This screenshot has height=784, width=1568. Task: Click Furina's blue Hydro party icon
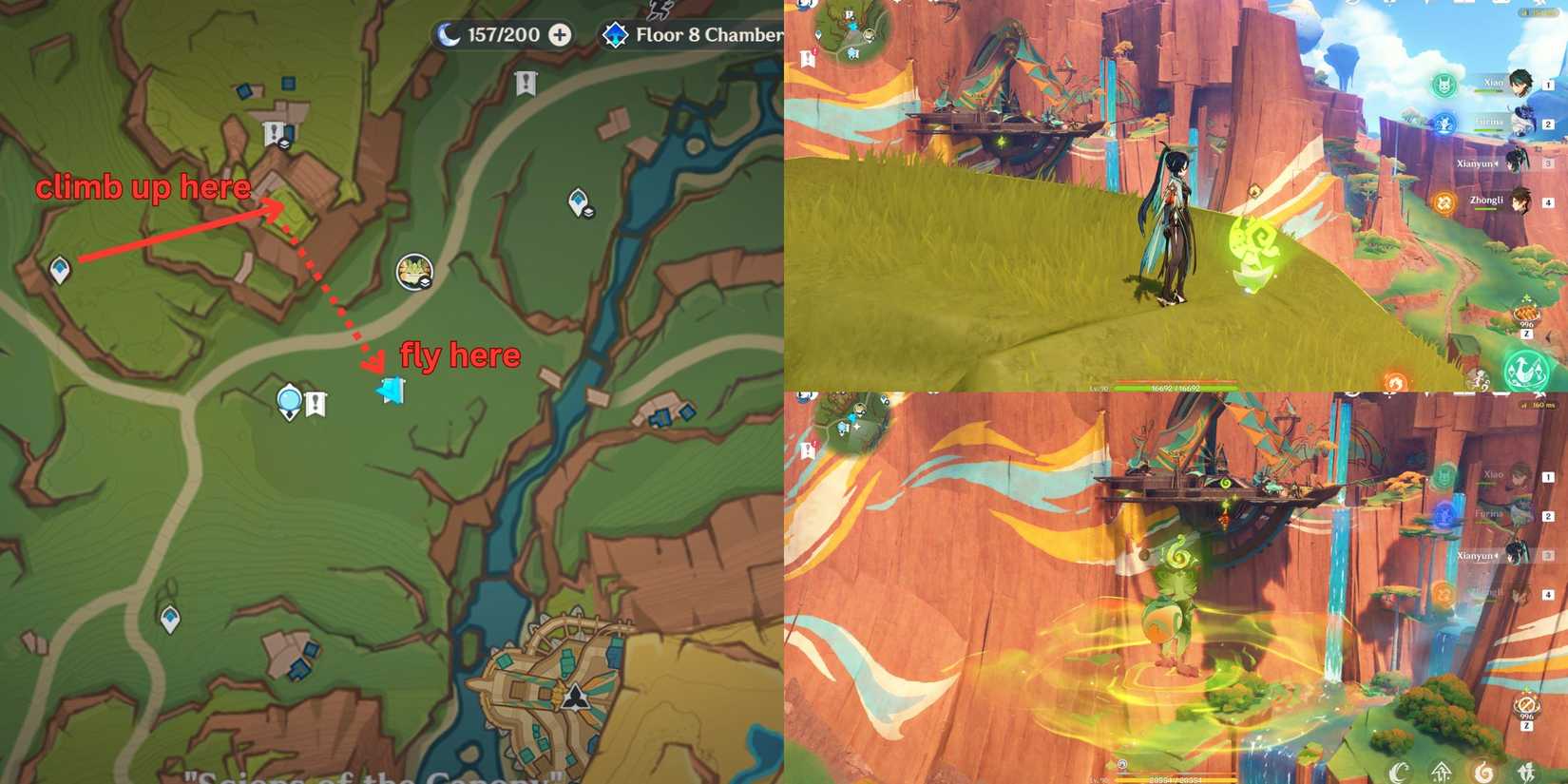(x=1444, y=124)
